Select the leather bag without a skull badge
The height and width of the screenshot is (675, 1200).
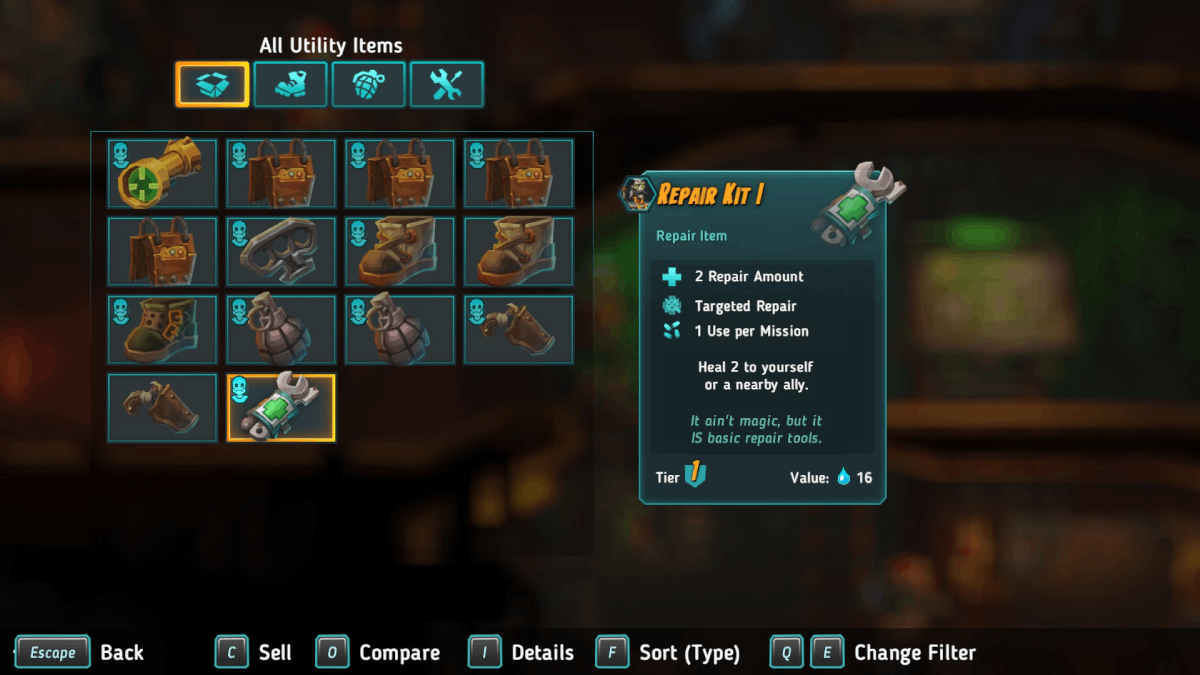(162, 251)
